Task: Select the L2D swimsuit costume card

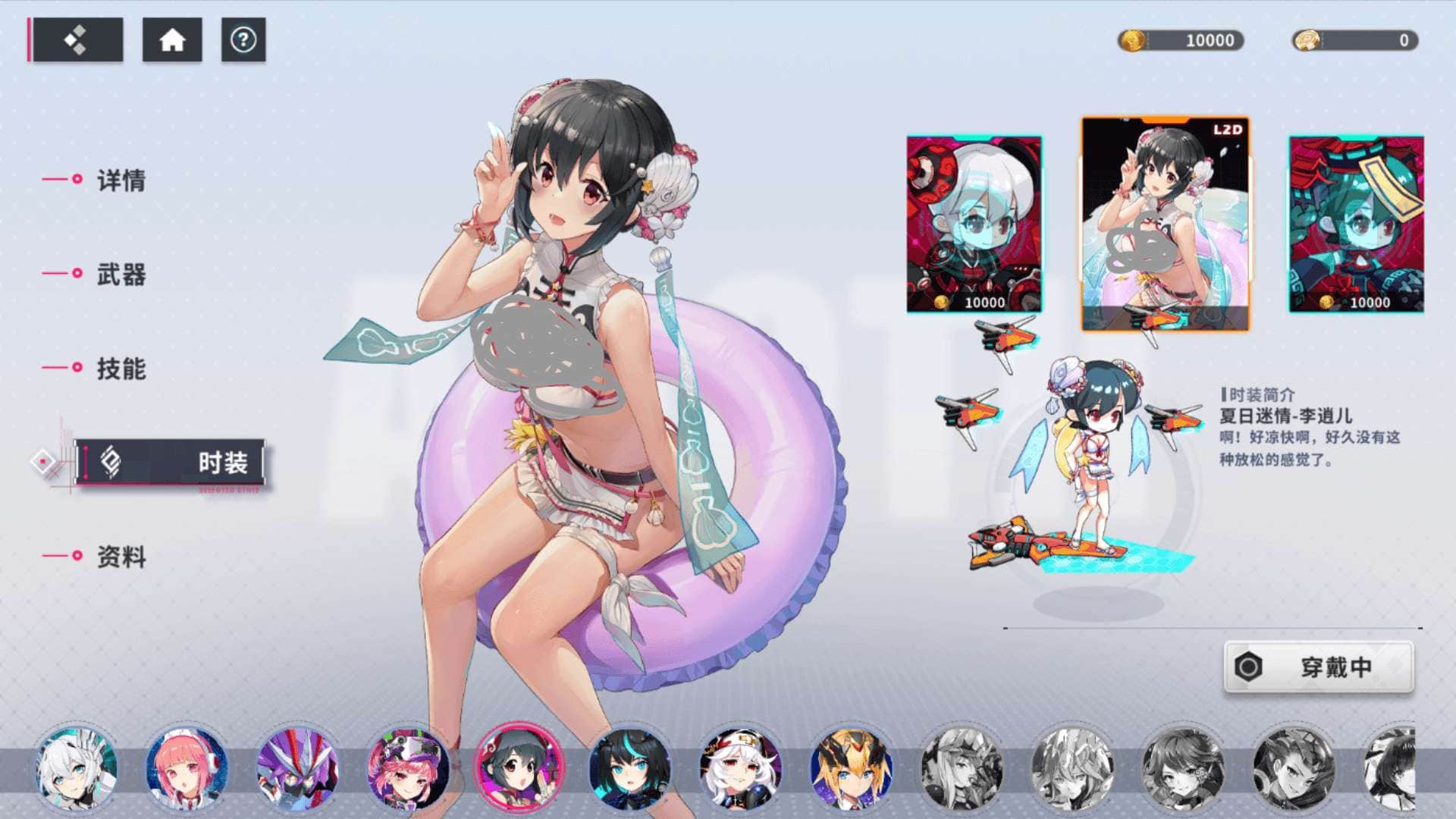Action: pyautogui.click(x=1165, y=224)
